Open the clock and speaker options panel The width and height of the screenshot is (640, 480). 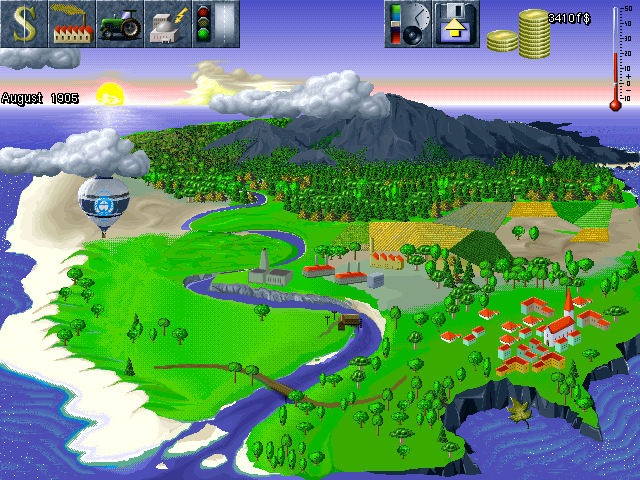[408, 24]
